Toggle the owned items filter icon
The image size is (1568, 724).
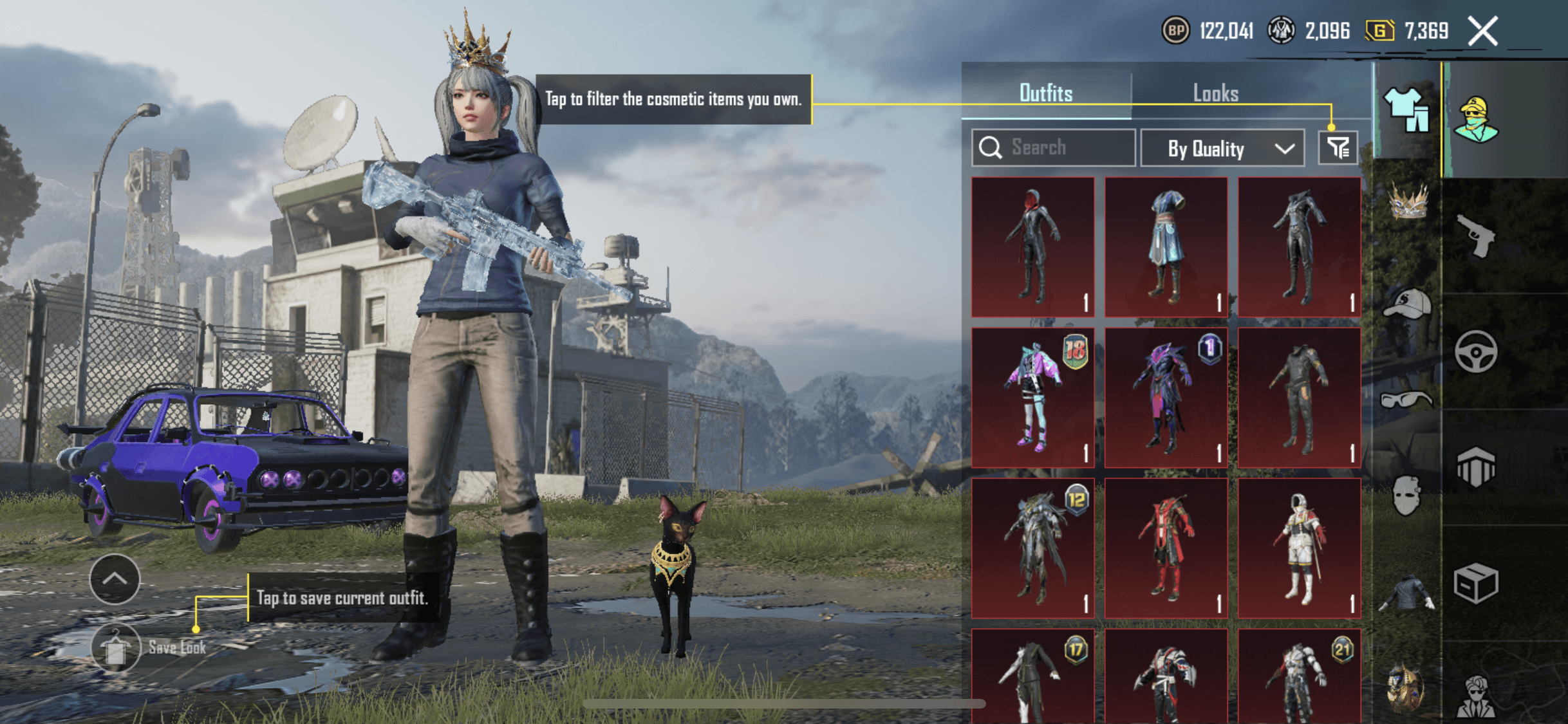click(1338, 149)
